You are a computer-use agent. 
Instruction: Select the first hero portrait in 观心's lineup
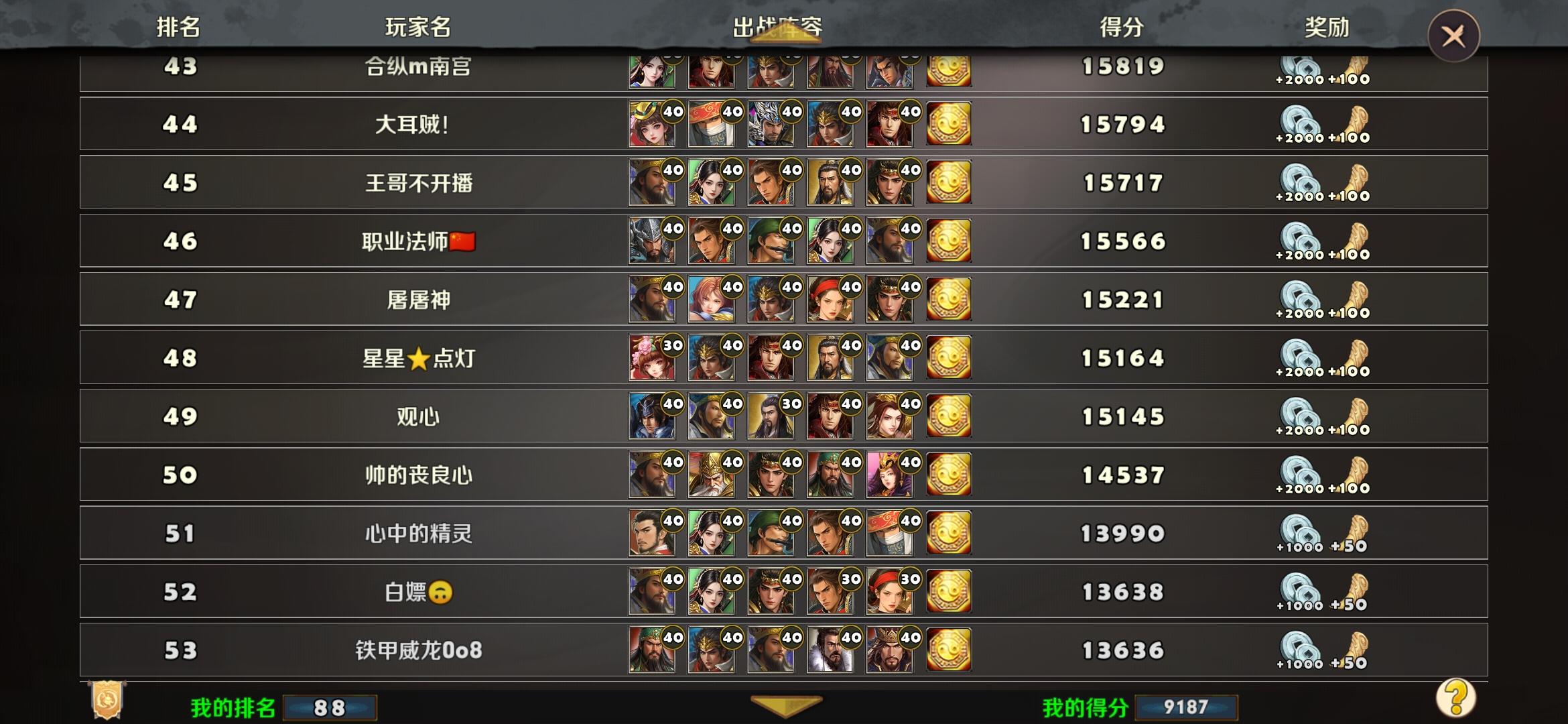pyautogui.click(x=651, y=416)
